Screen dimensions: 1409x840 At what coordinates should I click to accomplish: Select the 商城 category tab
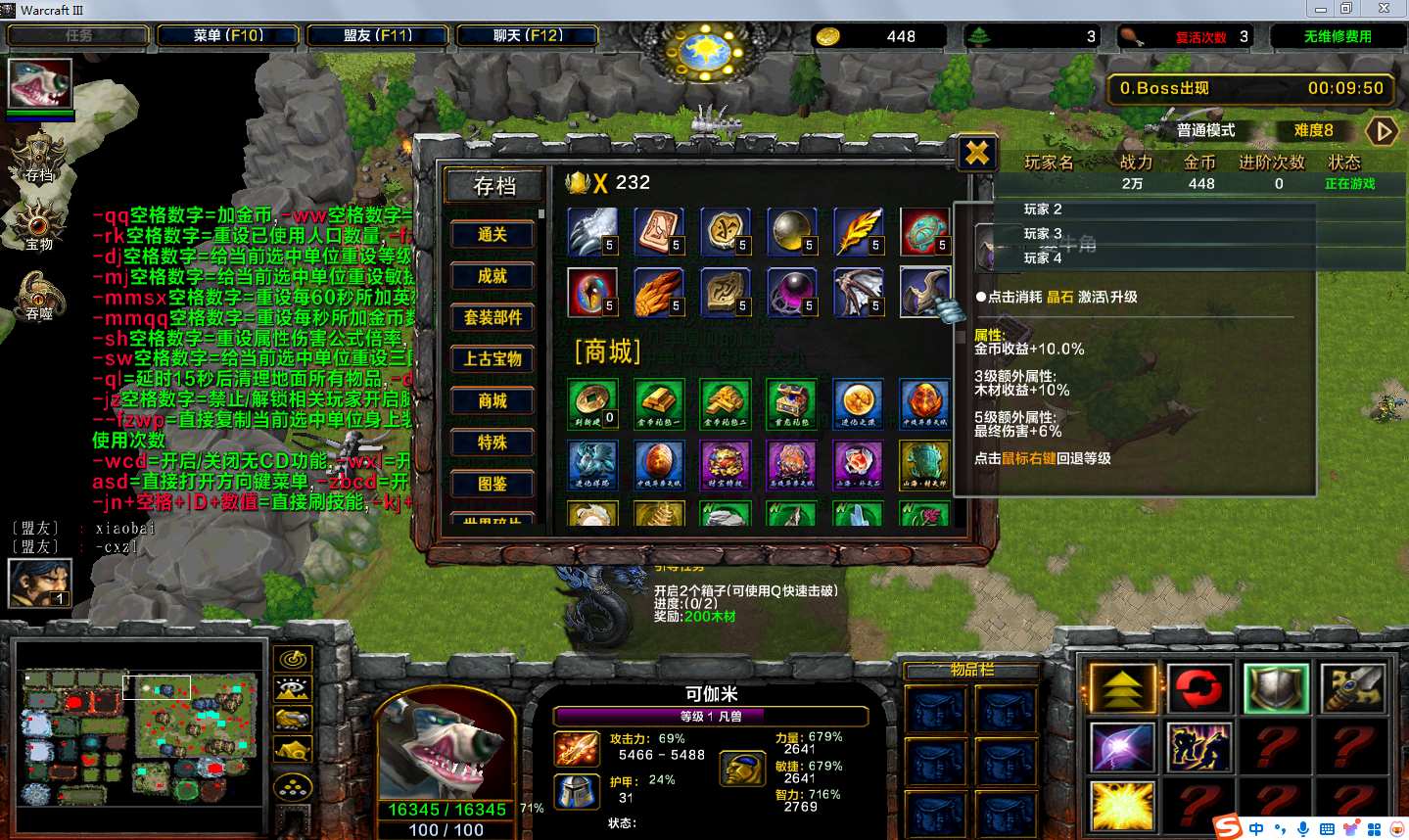point(492,400)
